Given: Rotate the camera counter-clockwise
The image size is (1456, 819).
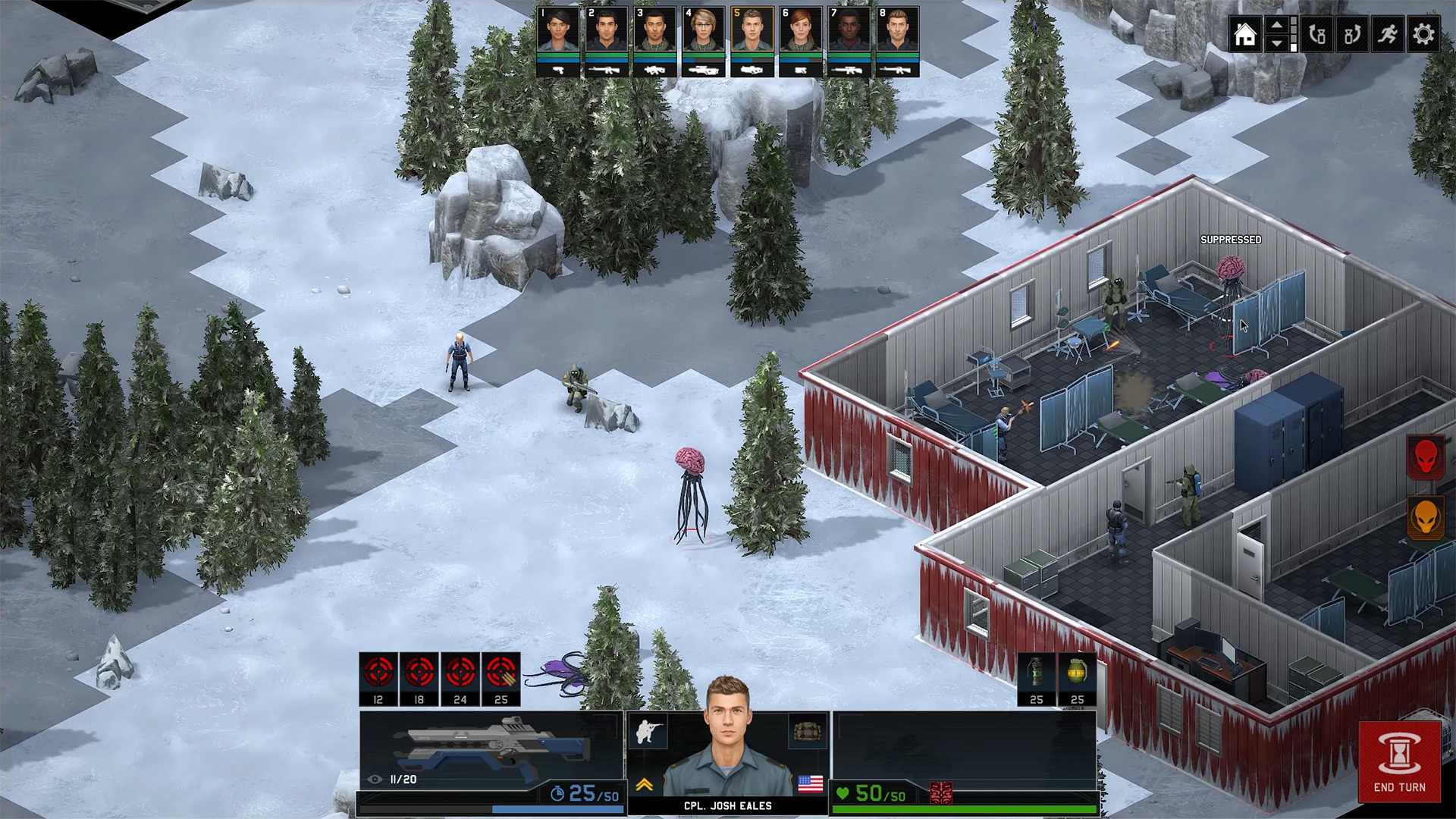Looking at the screenshot, I should (x=1316, y=34).
